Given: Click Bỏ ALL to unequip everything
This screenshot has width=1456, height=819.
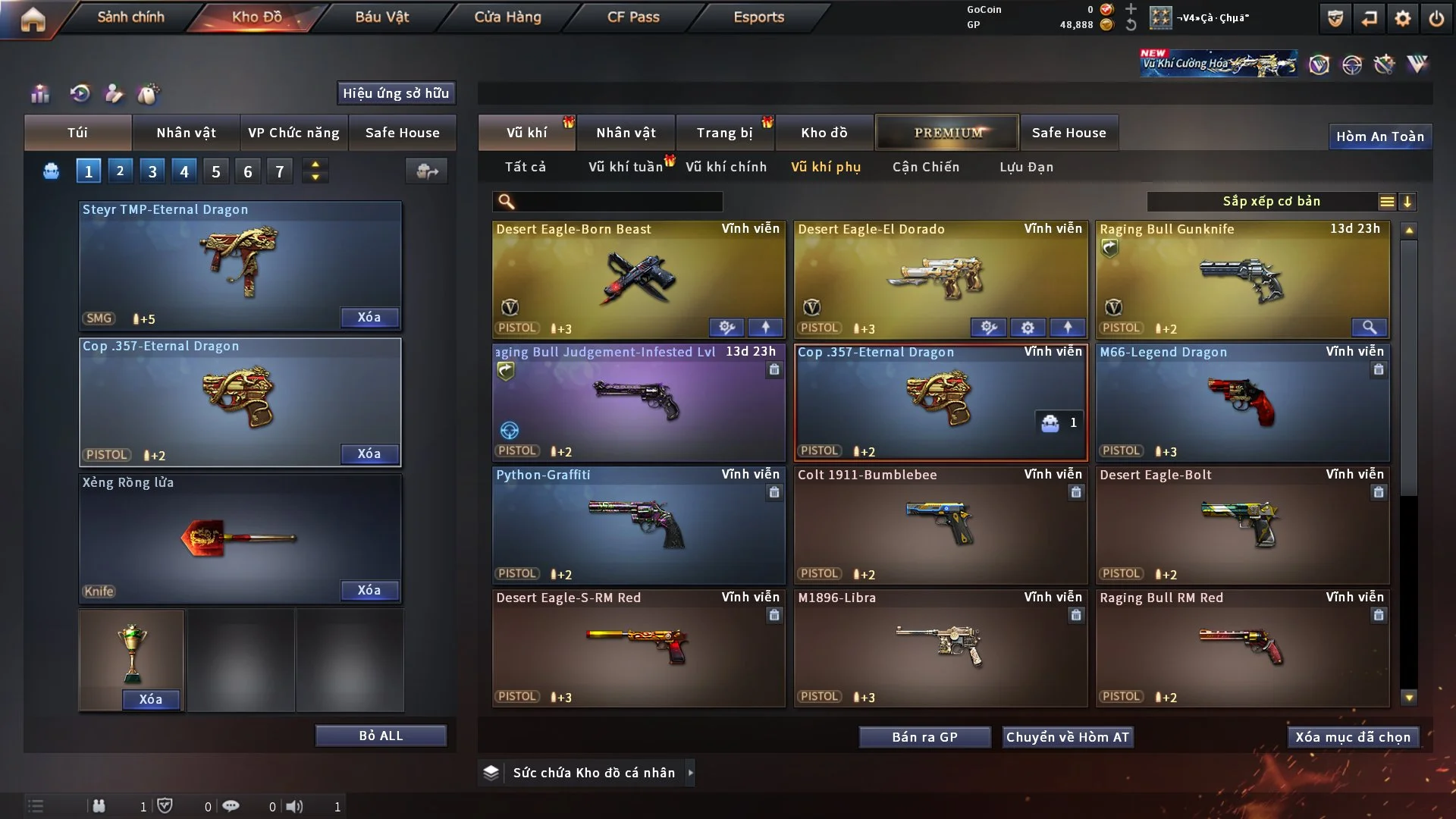Looking at the screenshot, I should (381, 736).
